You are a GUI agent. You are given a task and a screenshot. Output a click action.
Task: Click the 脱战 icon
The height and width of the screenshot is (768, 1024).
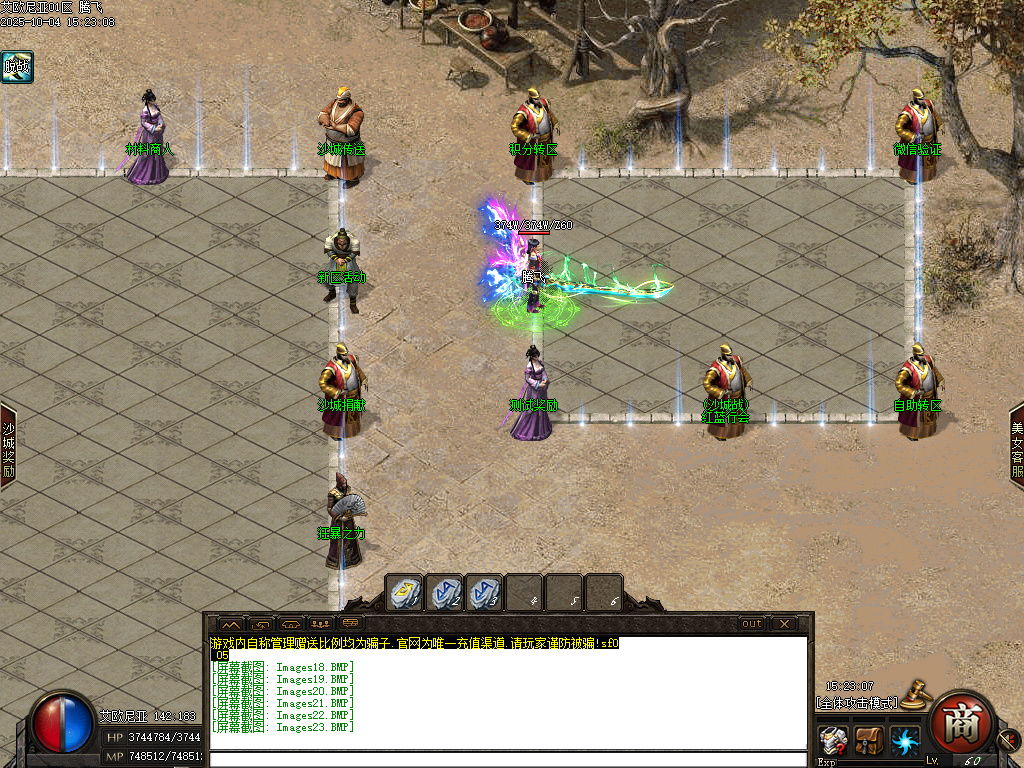click(17, 67)
